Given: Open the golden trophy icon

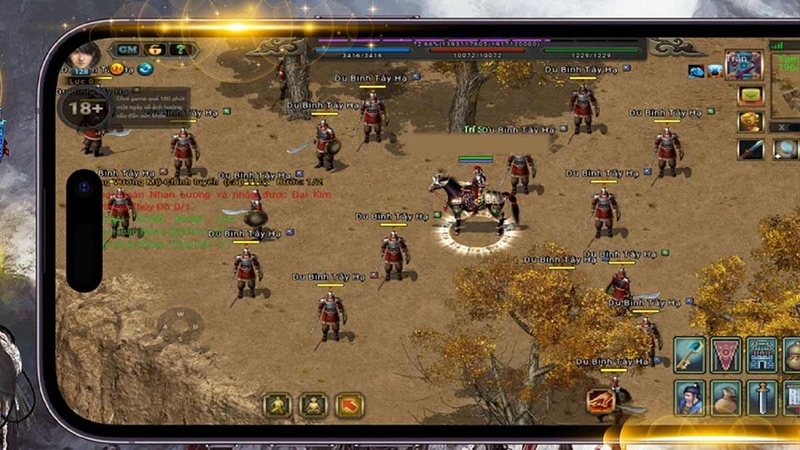Looking at the screenshot, I should coord(751,122).
